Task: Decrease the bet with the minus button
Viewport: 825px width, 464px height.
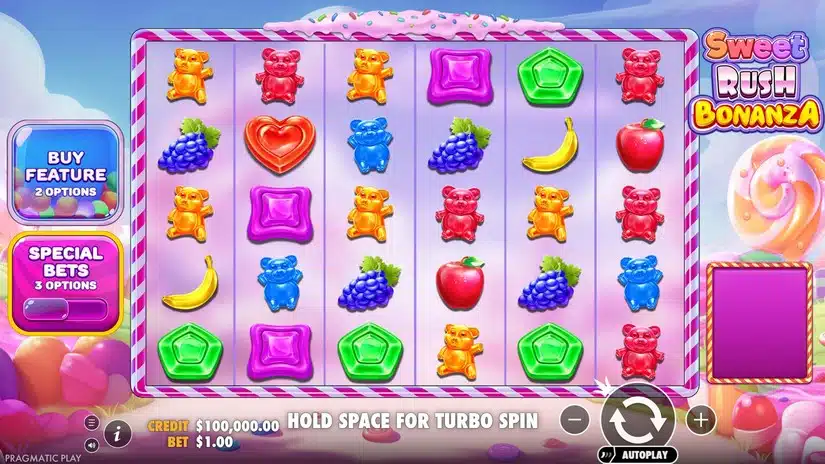Action: pos(573,420)
